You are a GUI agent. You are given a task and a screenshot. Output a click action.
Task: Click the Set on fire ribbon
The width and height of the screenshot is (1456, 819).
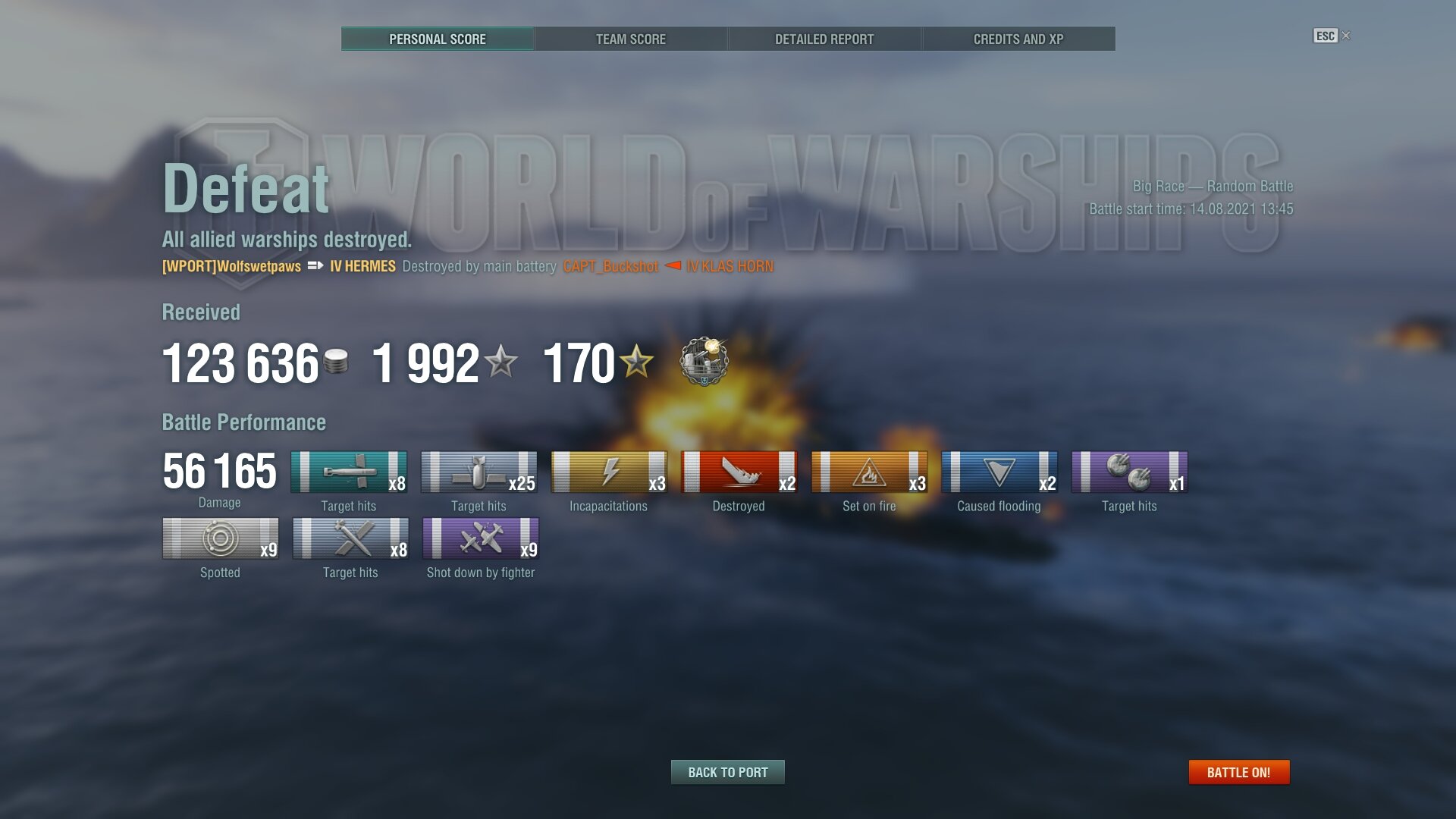click(x=869, y=472)
